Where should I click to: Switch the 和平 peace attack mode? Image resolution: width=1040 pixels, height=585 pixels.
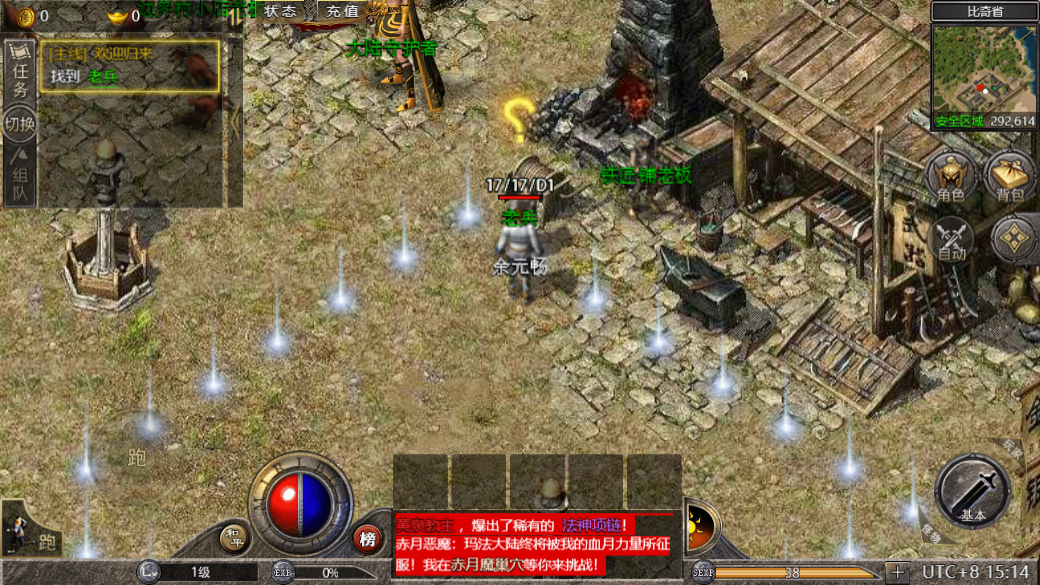pyautogui.click(x=233, y=538)
